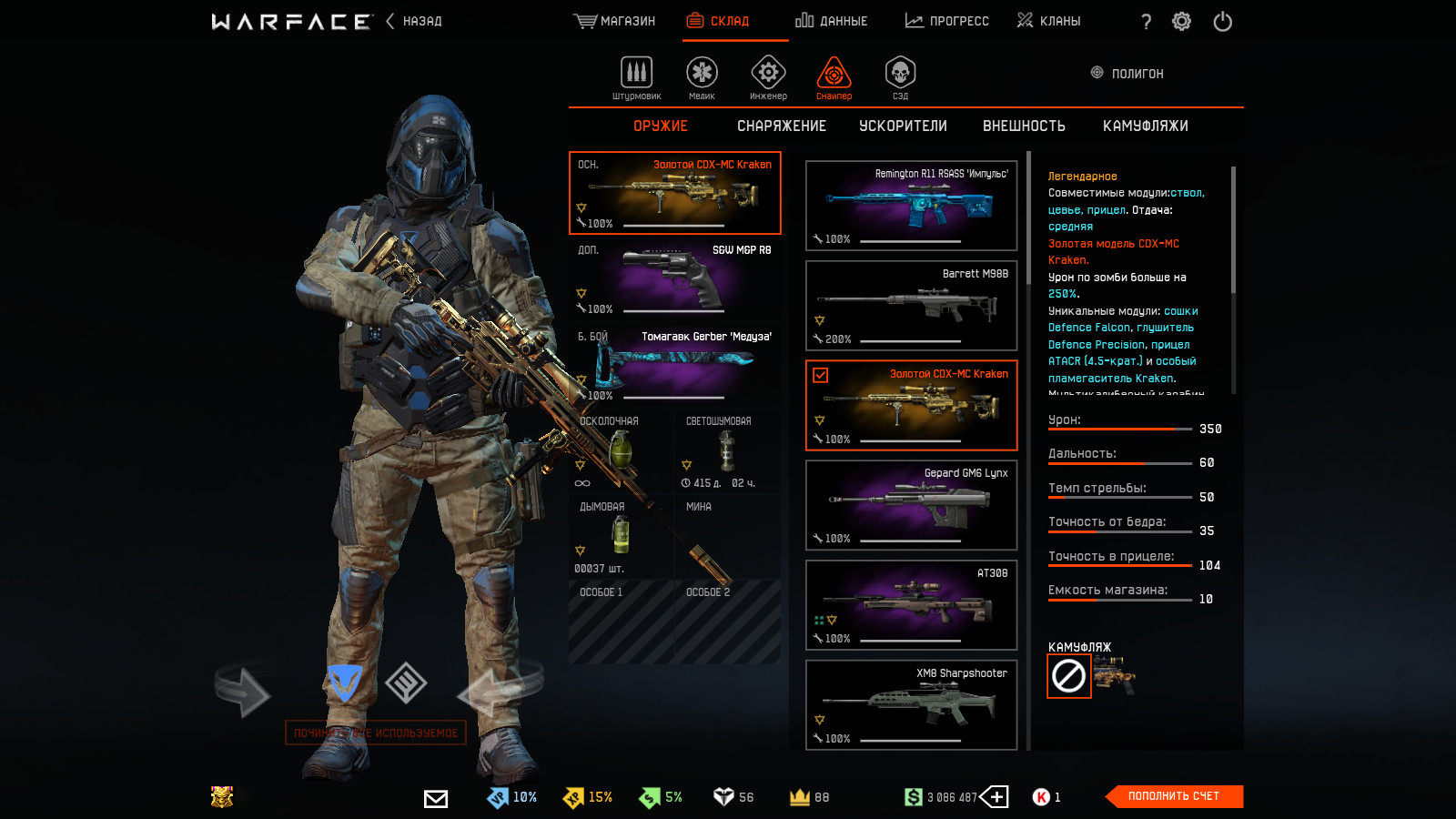Select the Barrett M98B rifle
The image size is (1456, 819).
point(911,306)
